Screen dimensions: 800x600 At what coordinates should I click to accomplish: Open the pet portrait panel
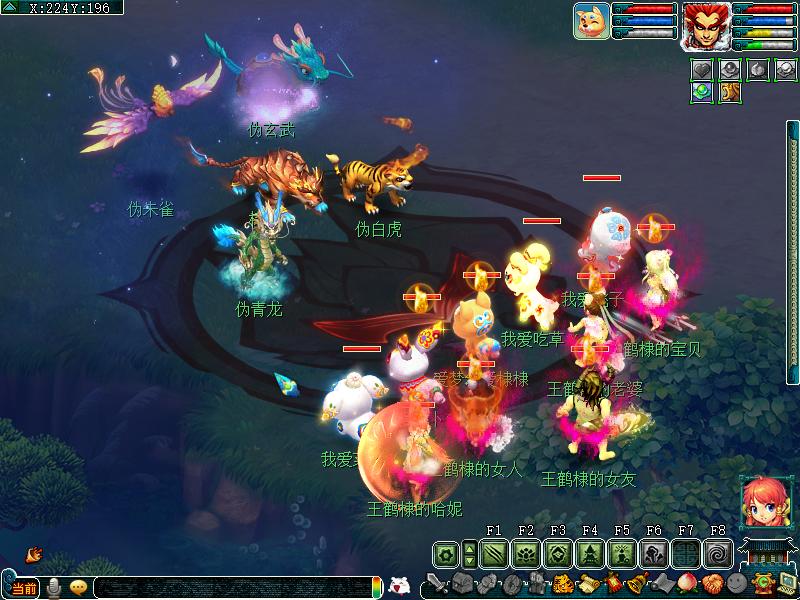(592, 21)
